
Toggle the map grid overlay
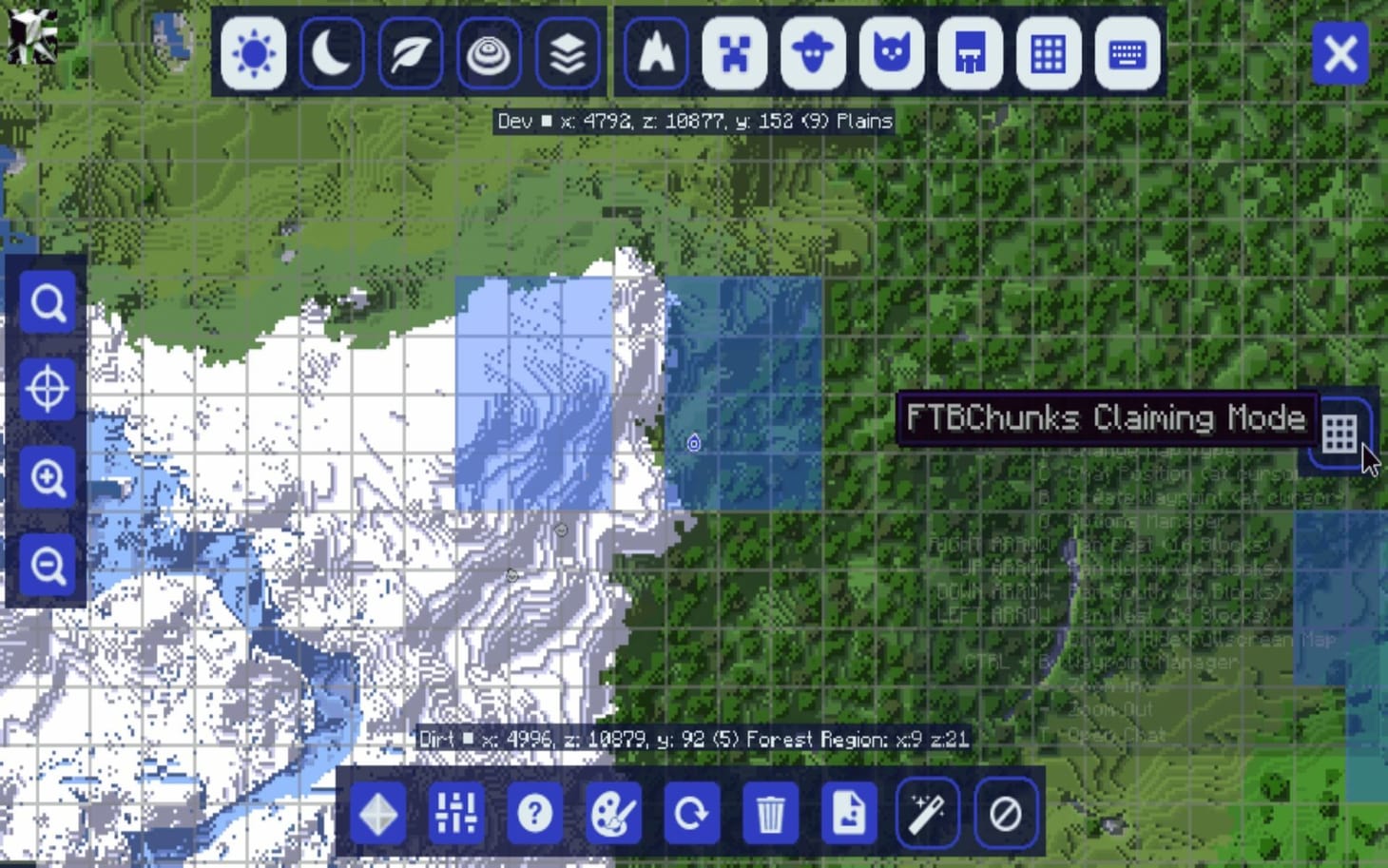[1049, 54]
